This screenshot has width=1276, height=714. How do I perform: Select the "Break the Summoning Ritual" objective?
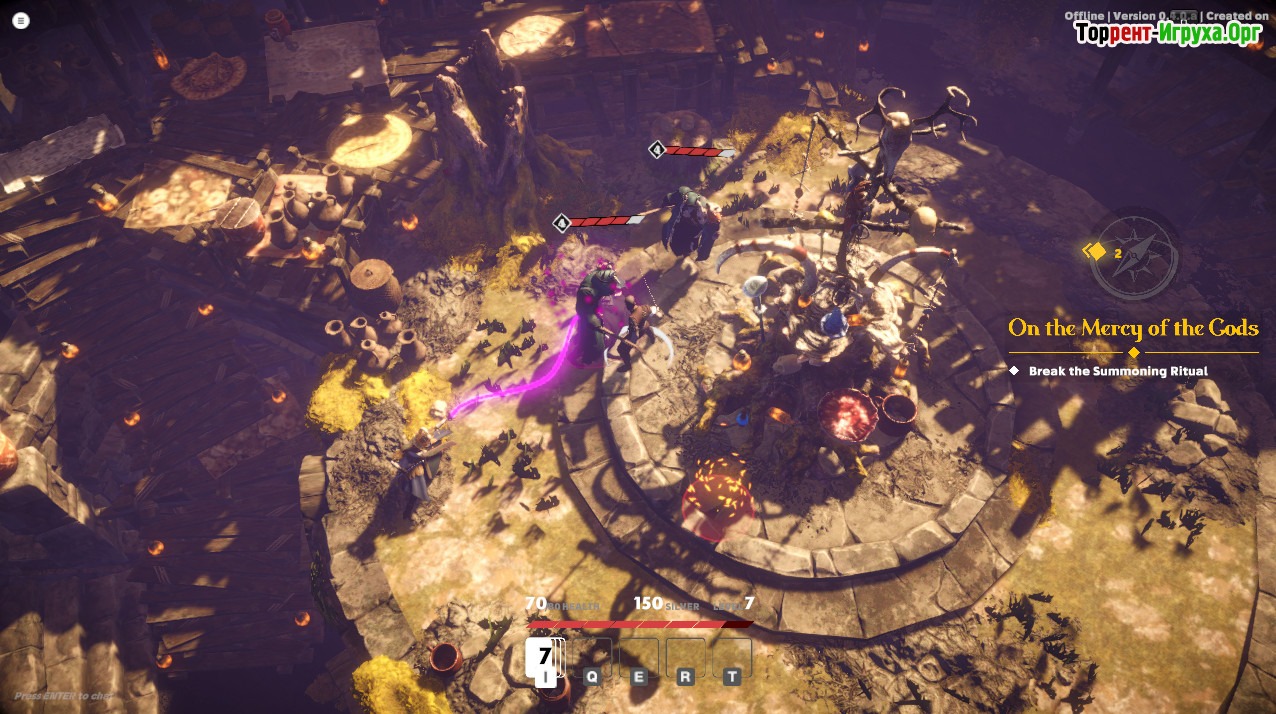[x=1118, y=371]
